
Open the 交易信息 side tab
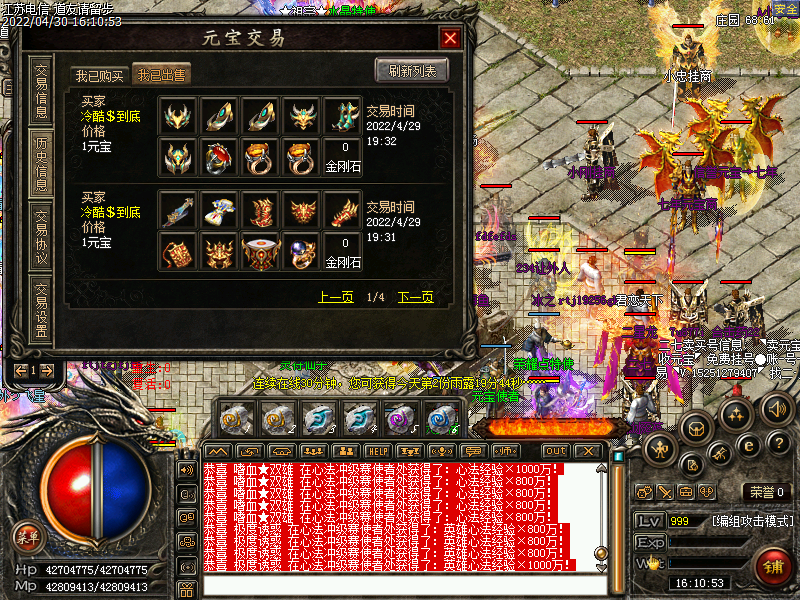click(x=41, y=91)
